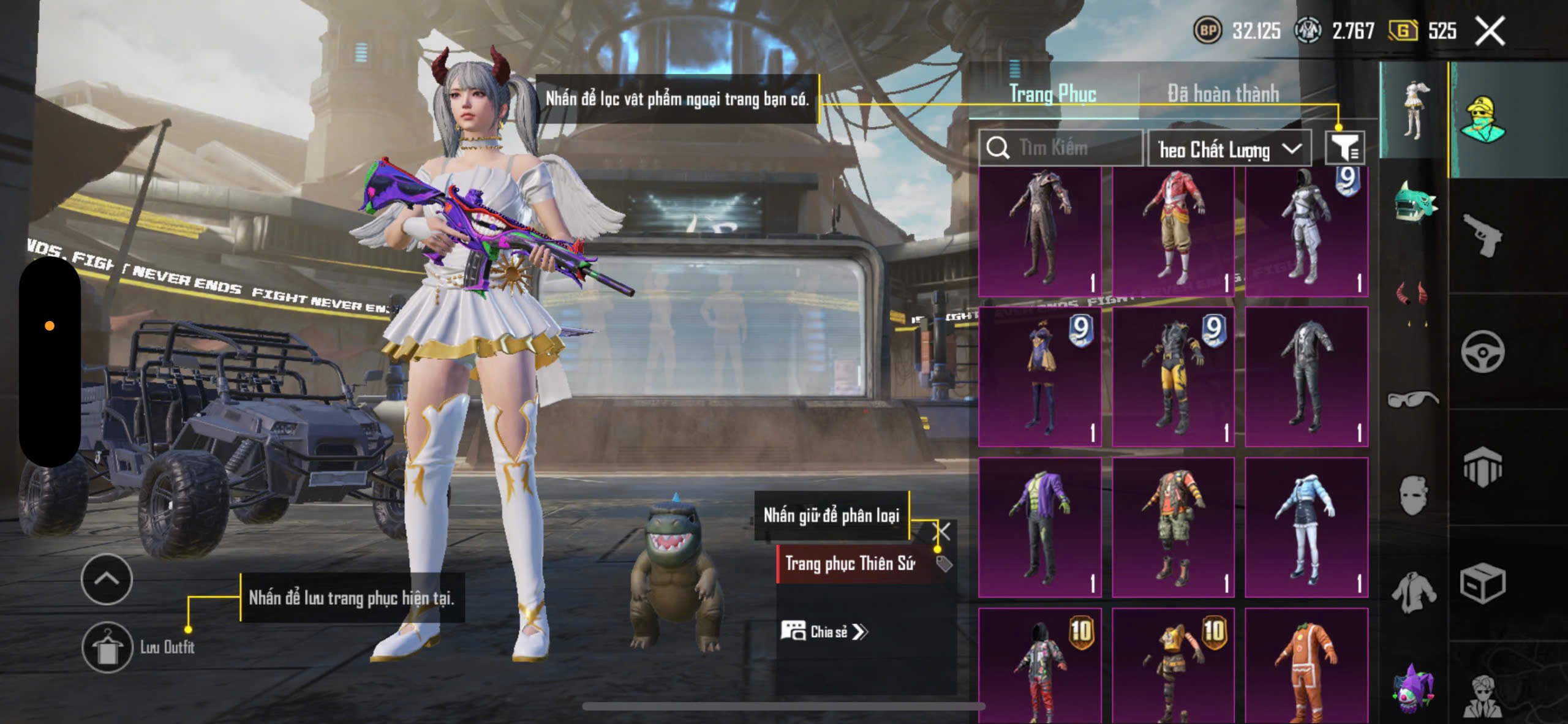The height and width of the screenshot is (724, 1568).
Task: Choose the purple jacket green shirt outfit
Action: [x=1039, y=527]
